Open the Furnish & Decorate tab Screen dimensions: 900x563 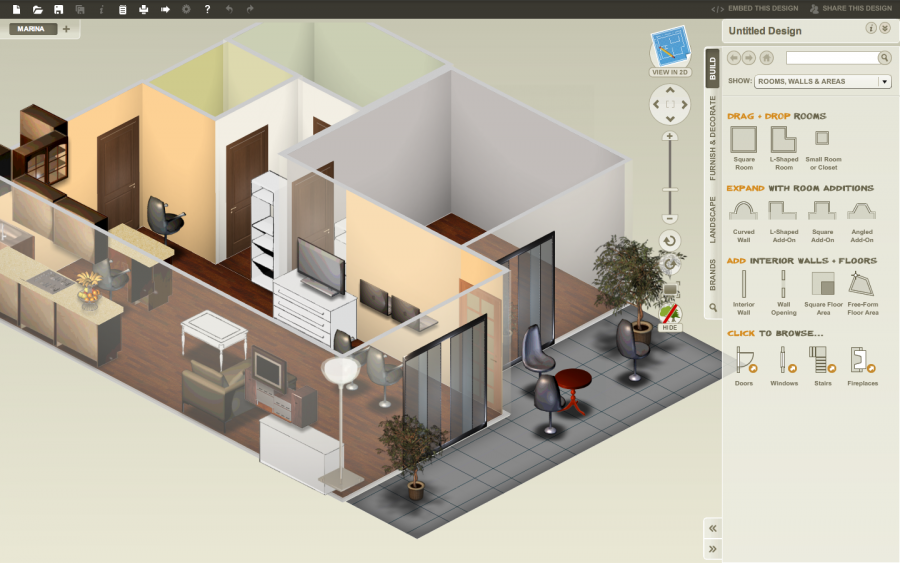712,138
